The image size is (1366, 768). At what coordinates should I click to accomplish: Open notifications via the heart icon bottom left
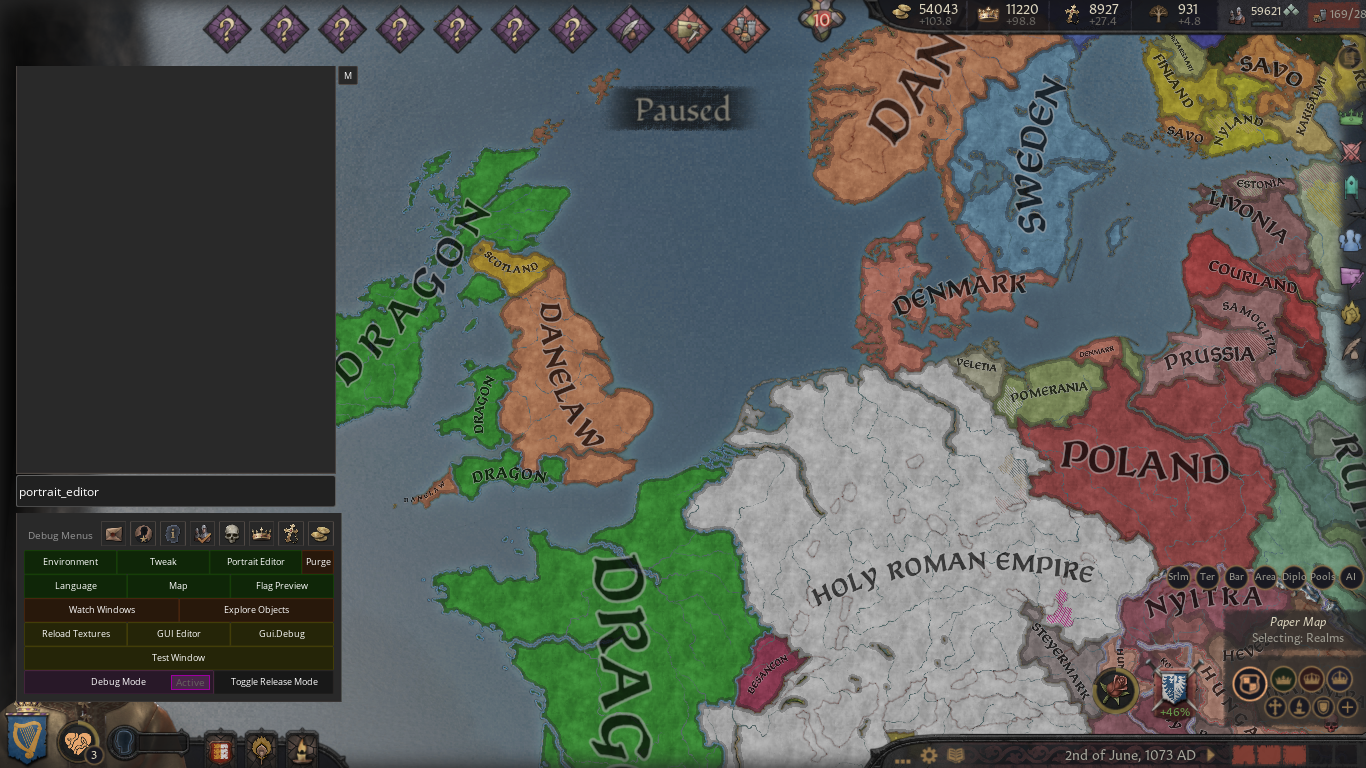[x=78, y=742]
